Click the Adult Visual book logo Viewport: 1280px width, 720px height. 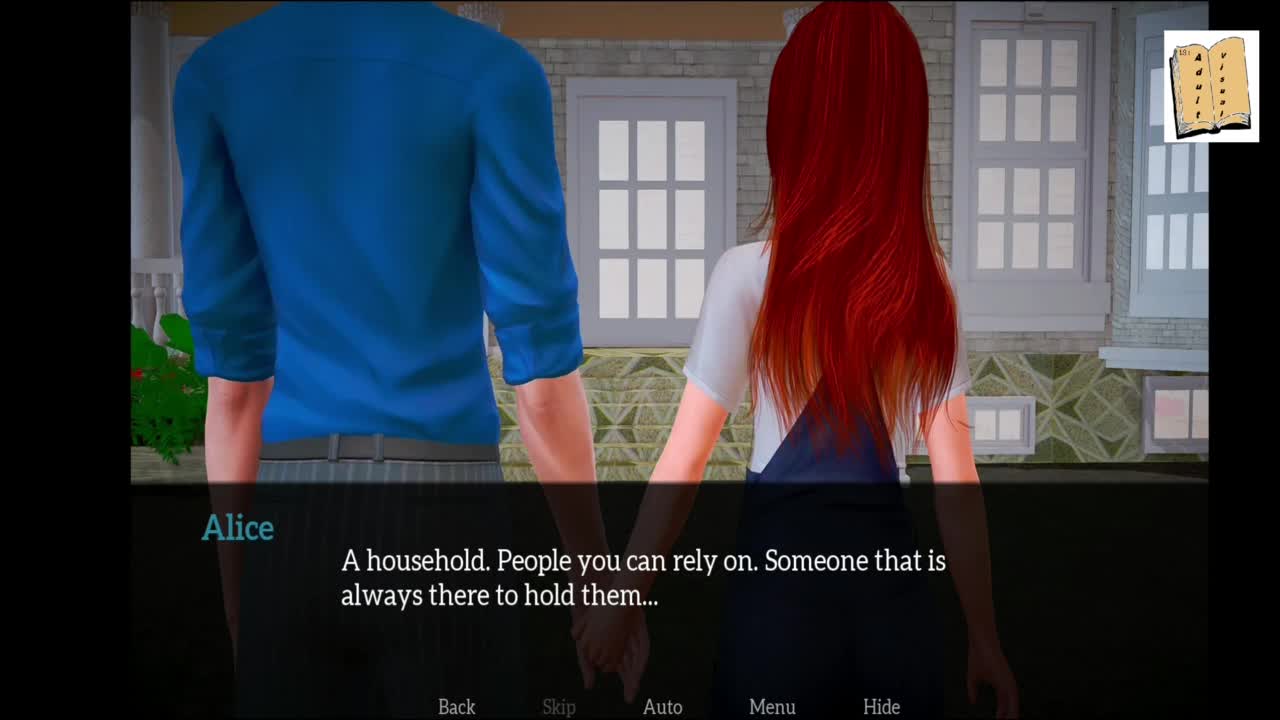tap(1211, 86)
